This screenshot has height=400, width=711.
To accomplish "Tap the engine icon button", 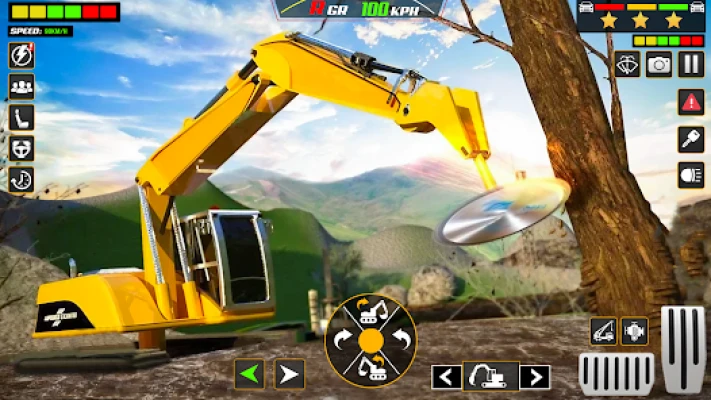I will coord(634,331).
